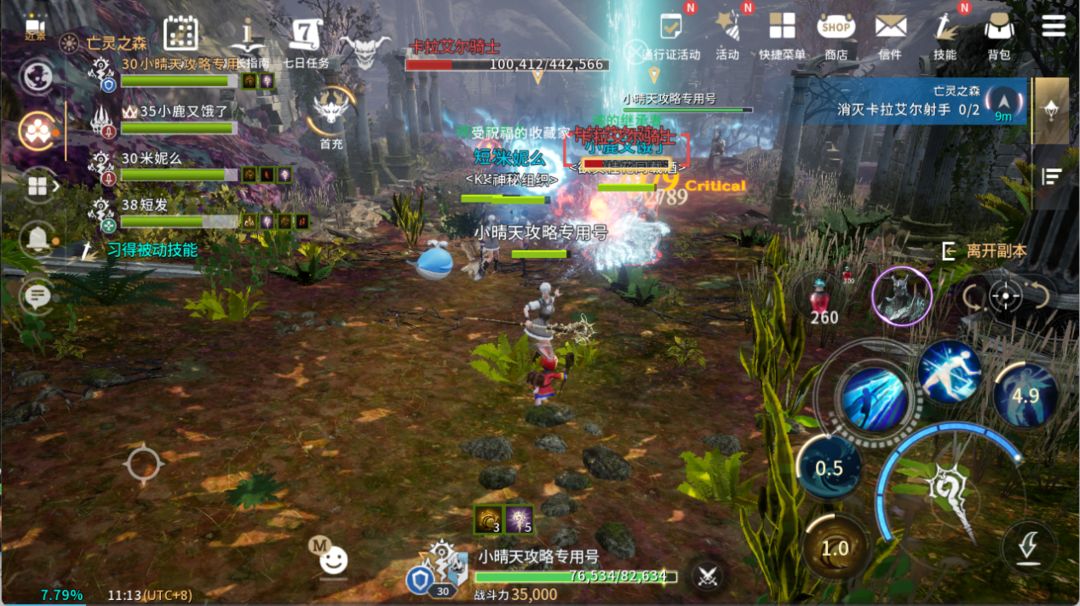Open the chat bubble button
1080x606 pixels.
(38, 295)
